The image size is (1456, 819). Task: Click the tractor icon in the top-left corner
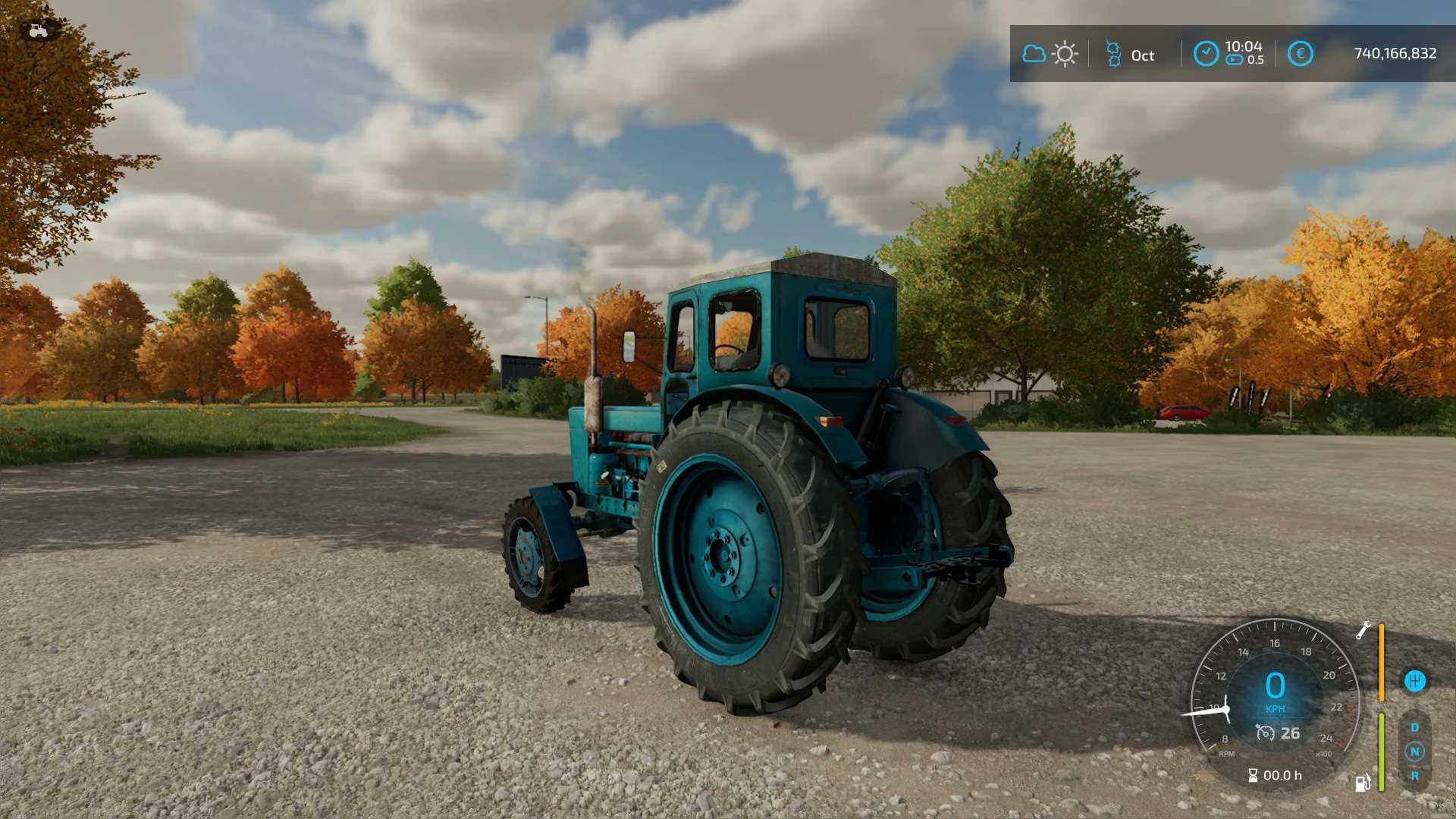38,31
